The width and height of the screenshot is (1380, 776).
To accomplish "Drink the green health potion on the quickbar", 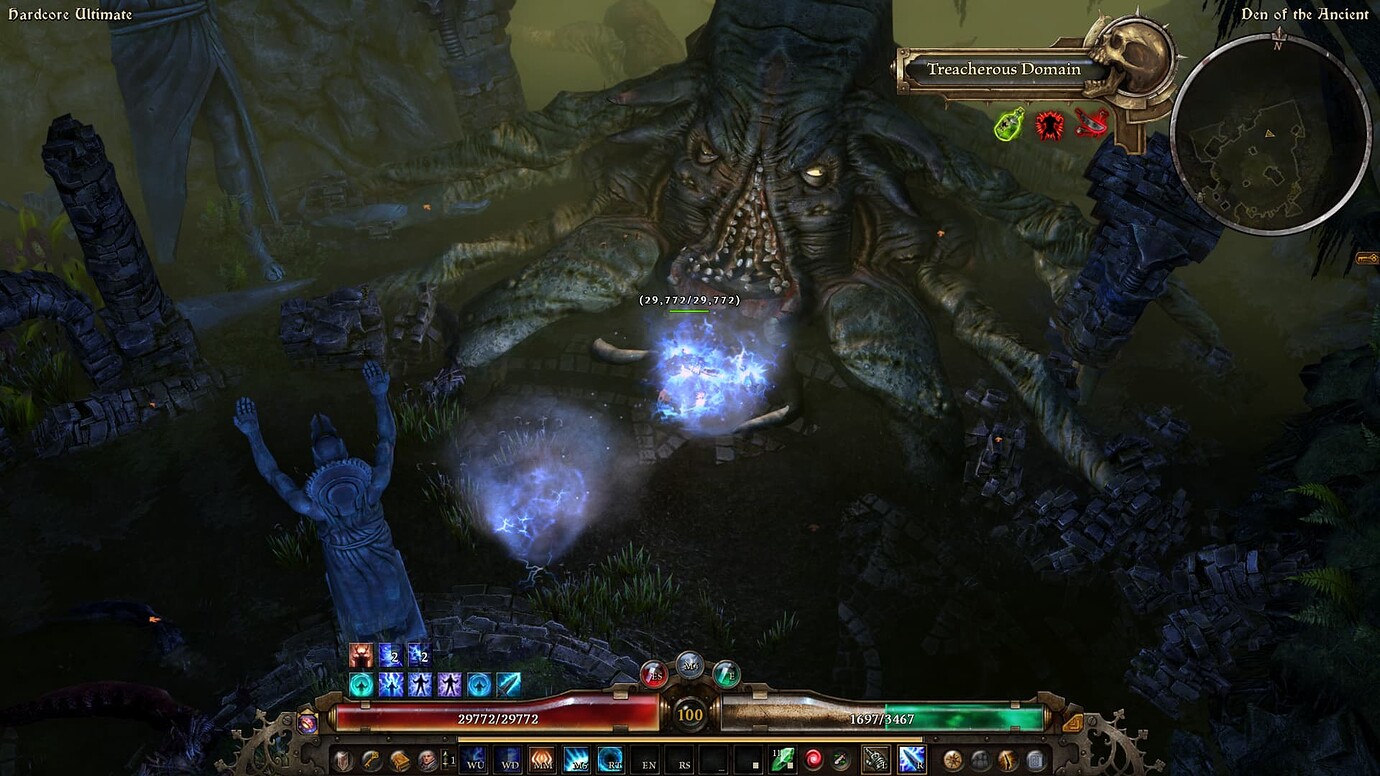I will 725,674.
